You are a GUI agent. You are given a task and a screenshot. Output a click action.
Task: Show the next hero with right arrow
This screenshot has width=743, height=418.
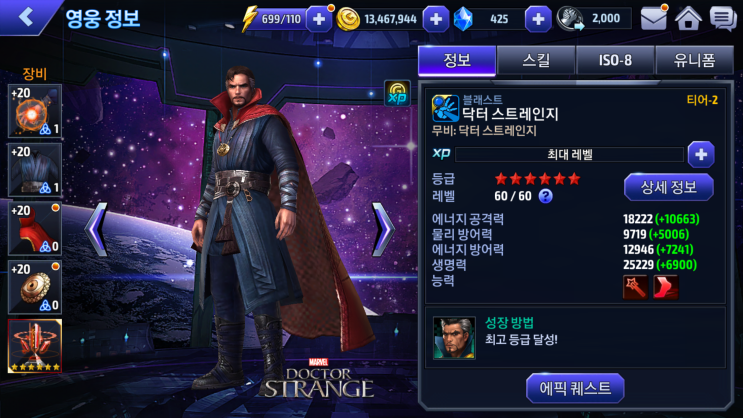(x=383, y=229)
